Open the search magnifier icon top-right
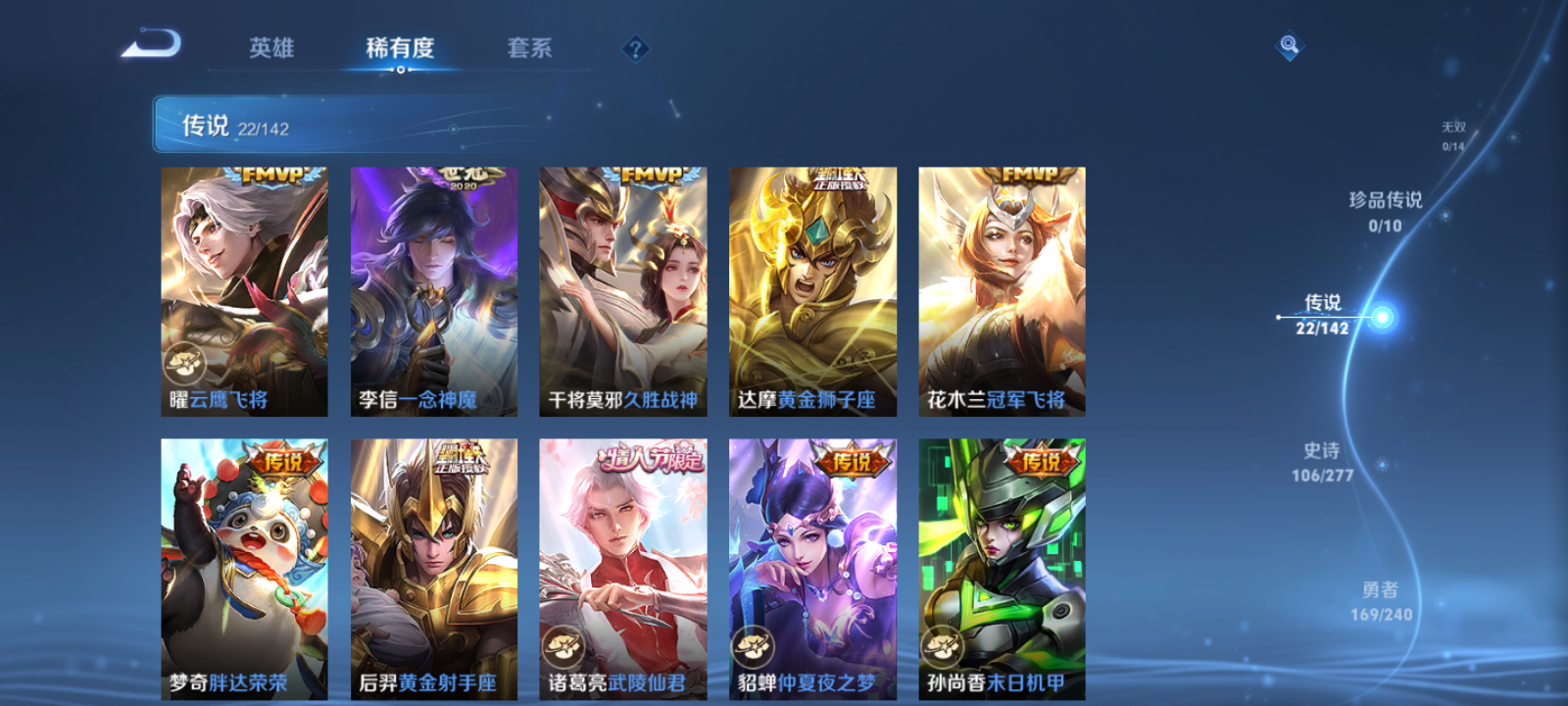1568x706 pixels. 1288,43
